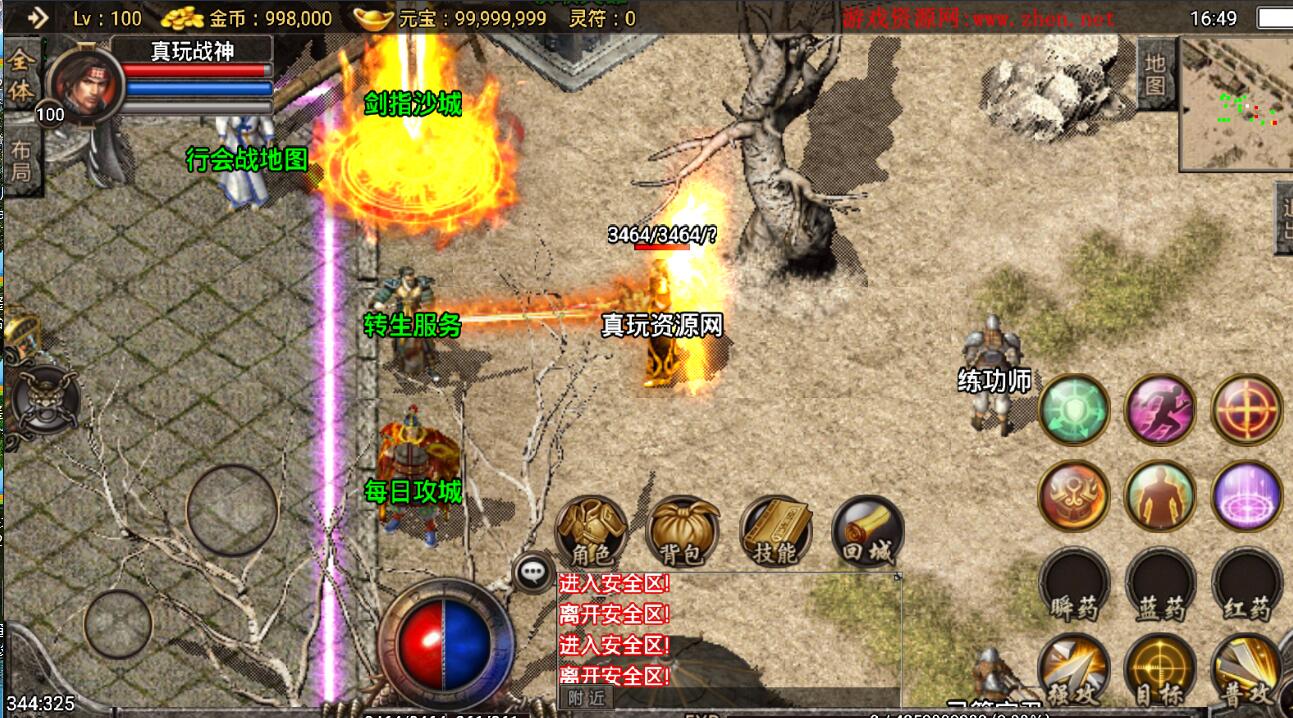Open the chat speech bubble button
This screenshot has height=718, width=1293.
tap(533, 572)
